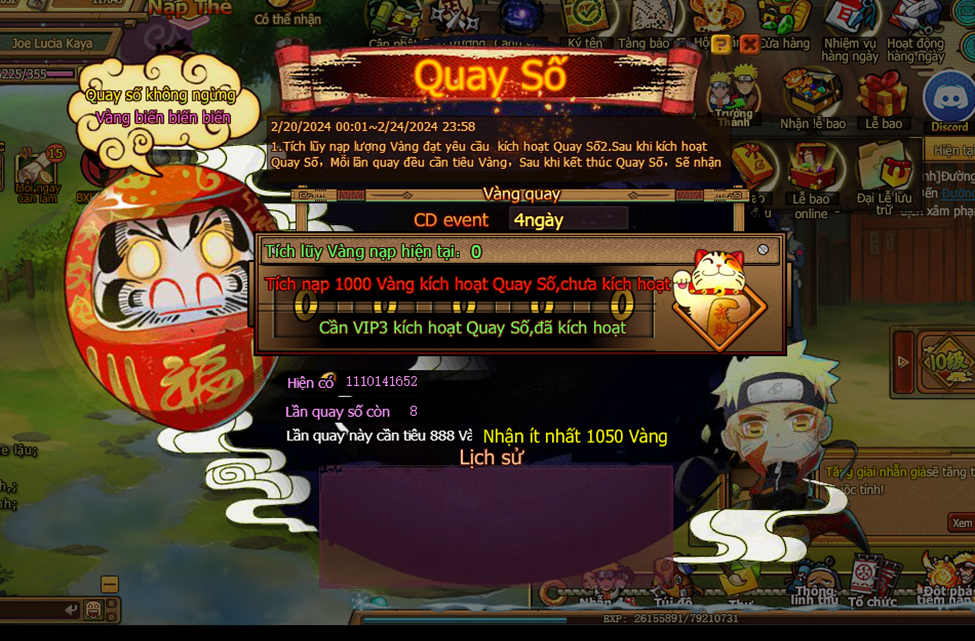Open the Discord icon
Viewport: 975px width, 641px height.
(x=948, y=100)
